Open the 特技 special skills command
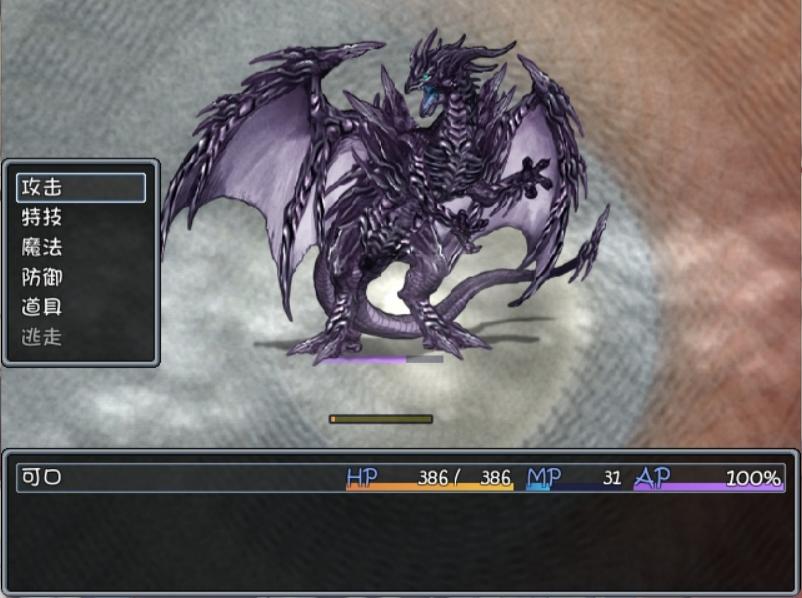 [80, 217]
